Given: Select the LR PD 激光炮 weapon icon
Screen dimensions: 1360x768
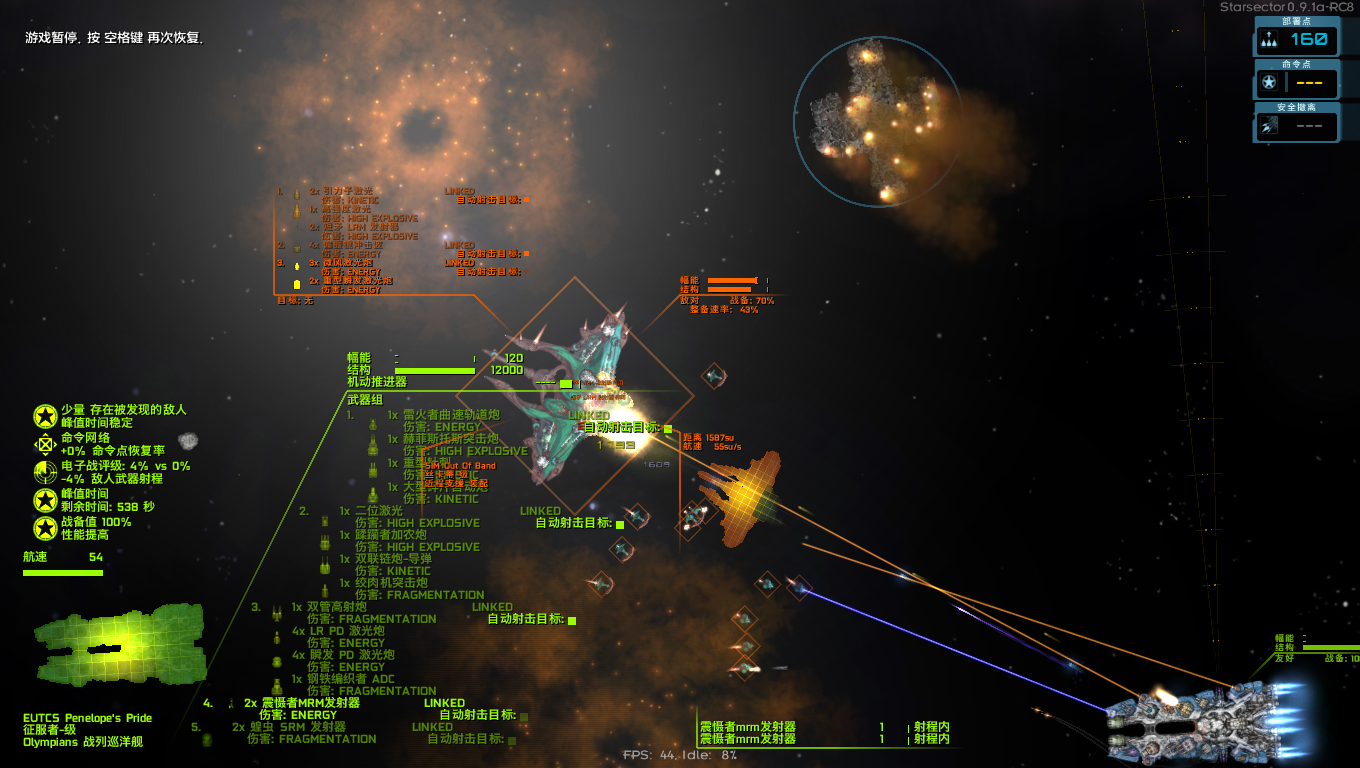Looking at the screenshot, I should click(277, 637).
